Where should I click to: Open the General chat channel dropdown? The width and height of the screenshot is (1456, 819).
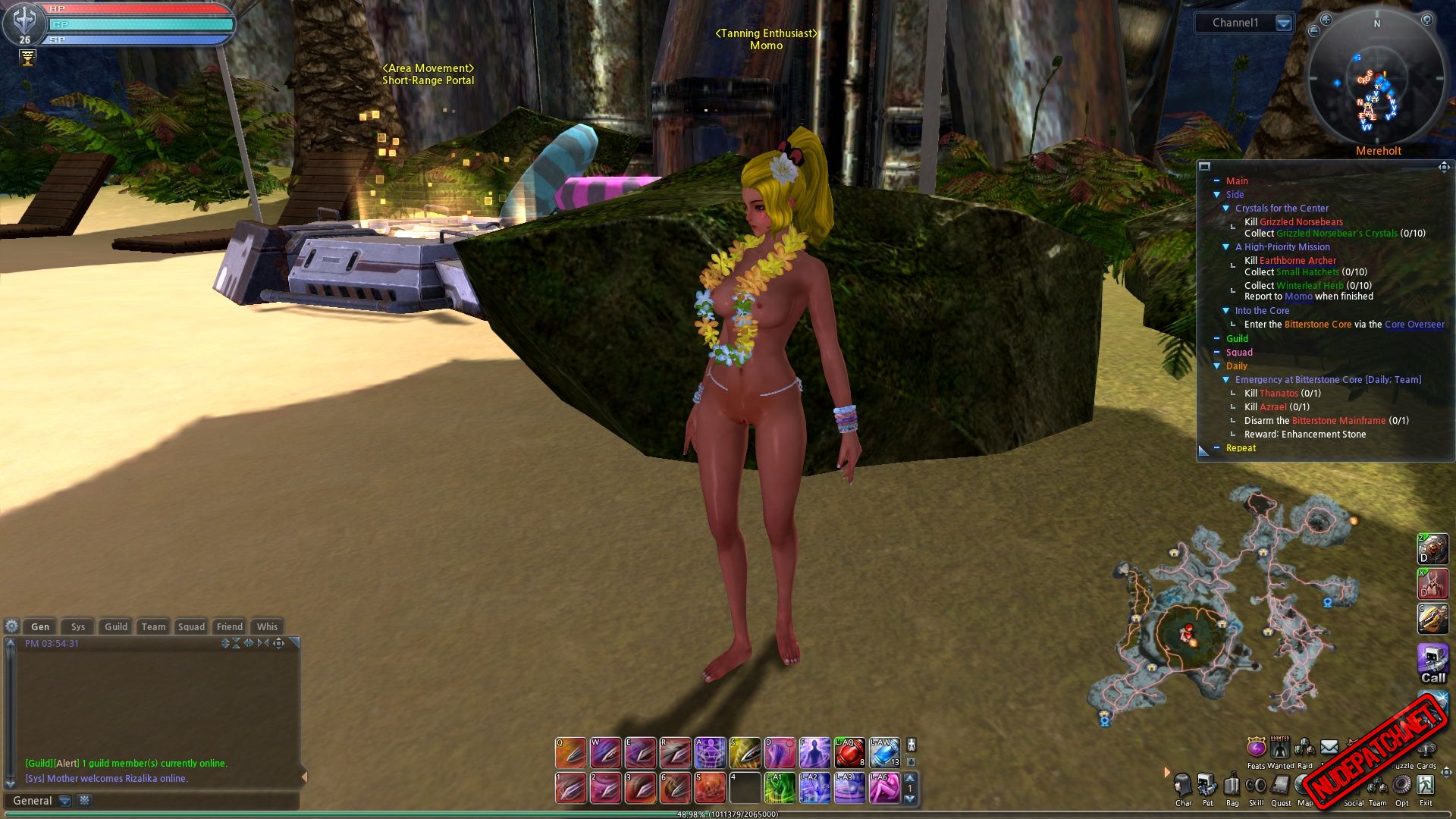(65, 801)
